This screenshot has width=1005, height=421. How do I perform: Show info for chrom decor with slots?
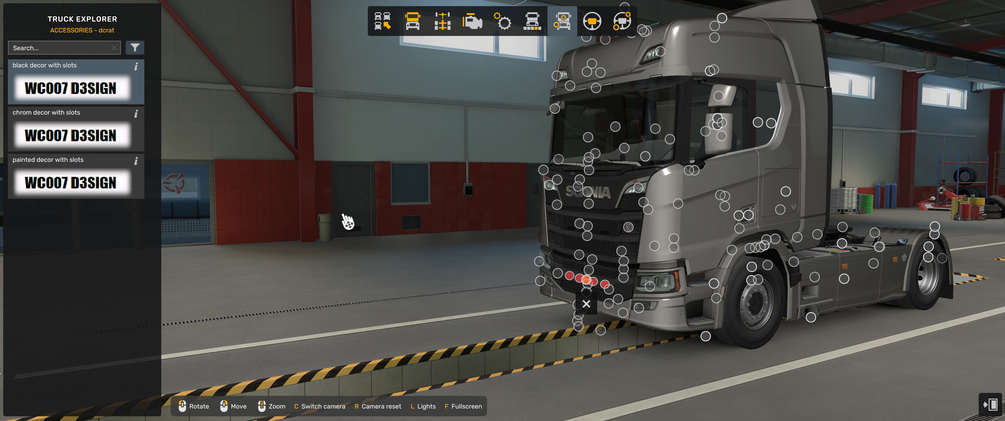(x=136, y=113)
